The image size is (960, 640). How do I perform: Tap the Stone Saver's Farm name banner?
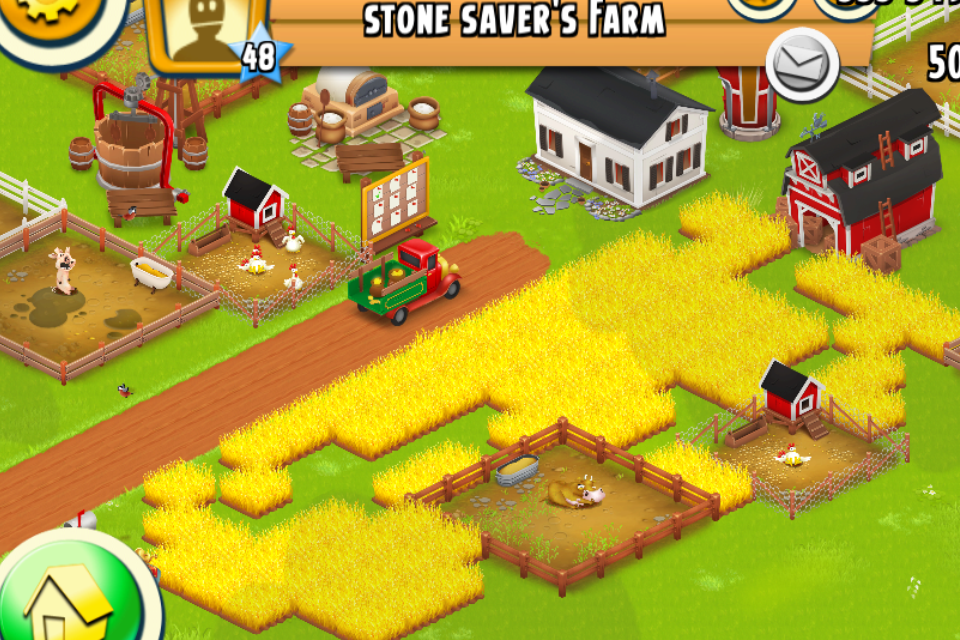[x=515, y=22]
